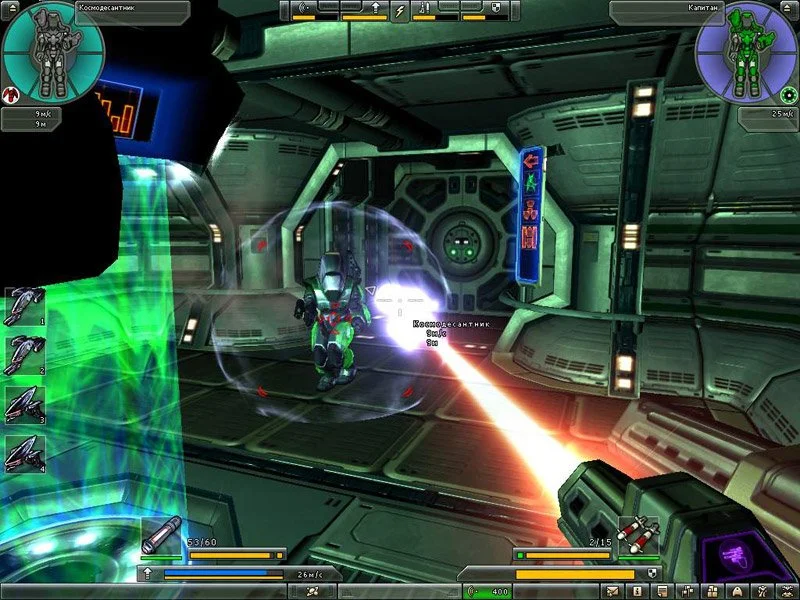Open the info panel button

click(x=636, y=592)
